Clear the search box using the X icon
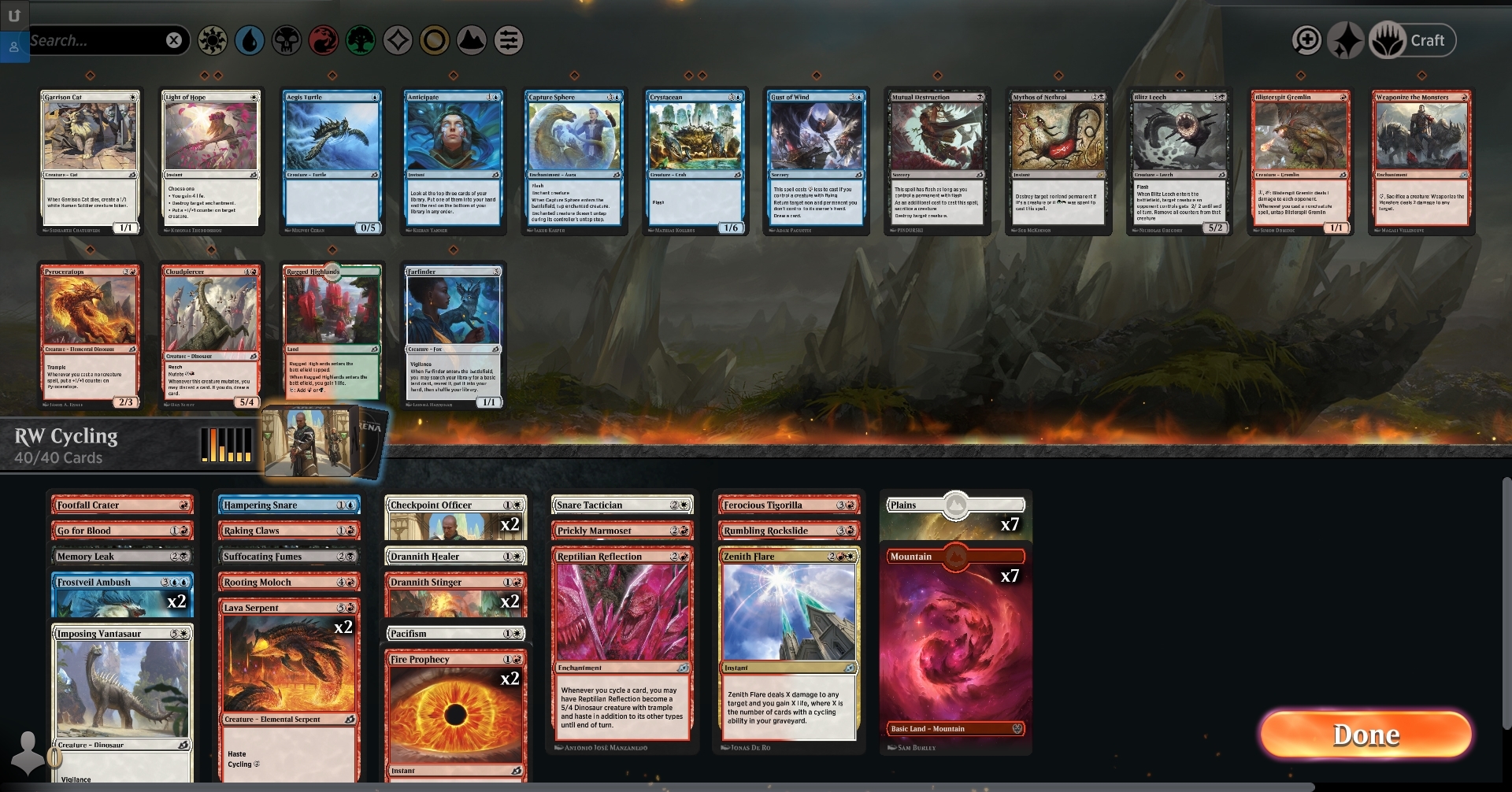This screenshot has height=792, width=1512. click(174, 40)
